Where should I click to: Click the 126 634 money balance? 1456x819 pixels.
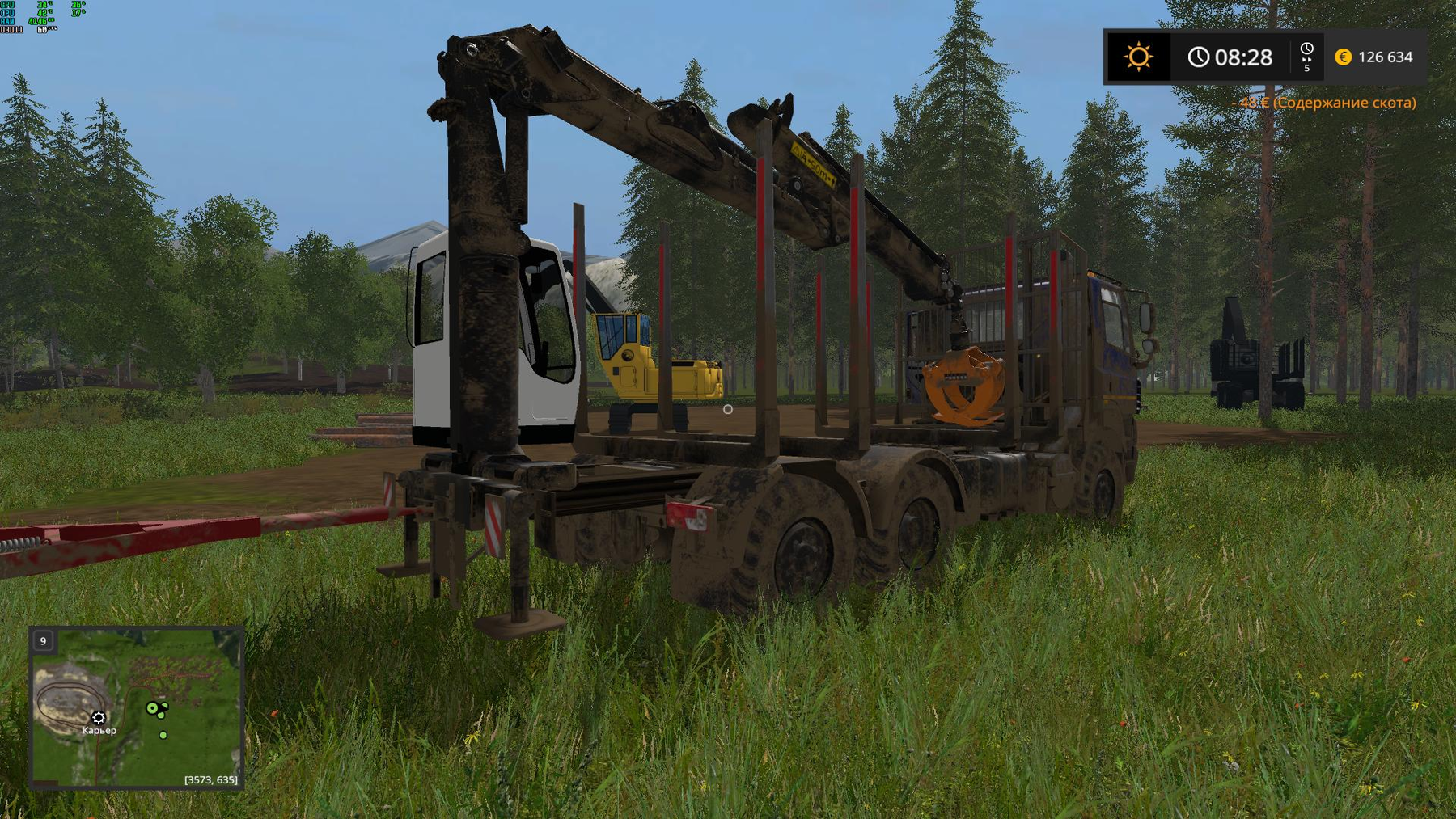click(1386, 57)
